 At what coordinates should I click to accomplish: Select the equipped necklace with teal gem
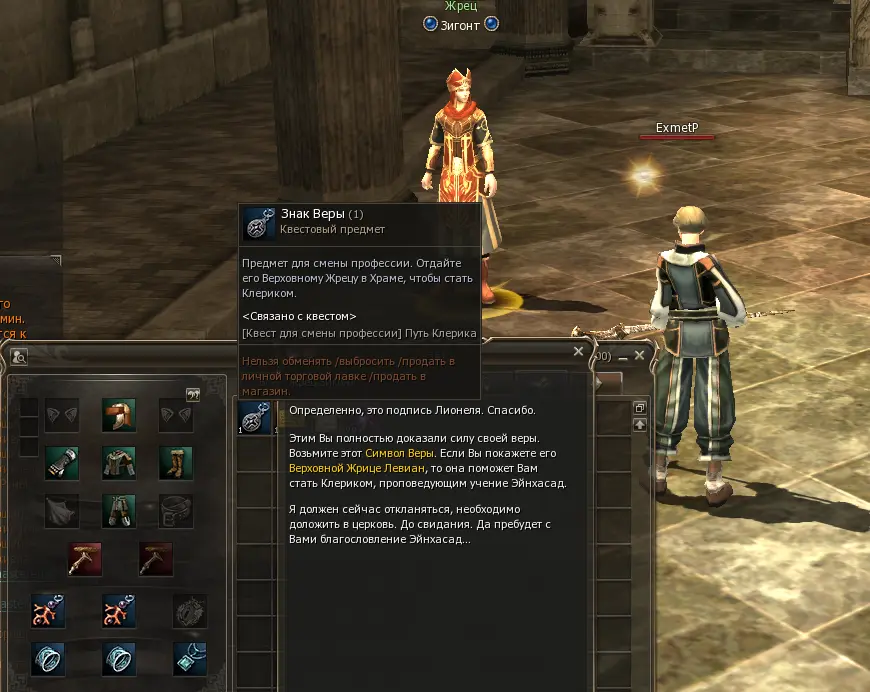[189, 658]
